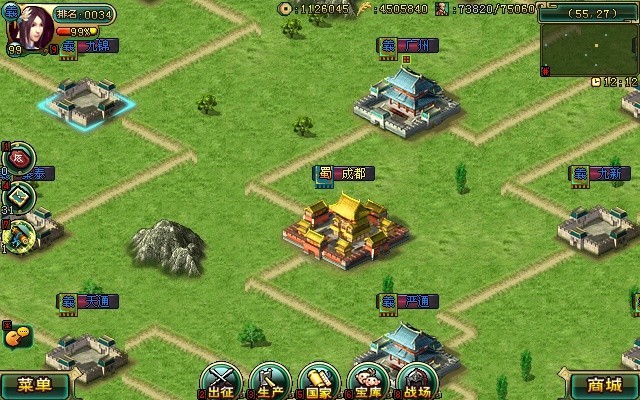This screenshot has width=640, height=400.
Task: Open the minimap
Action: (x=589, y=48)
